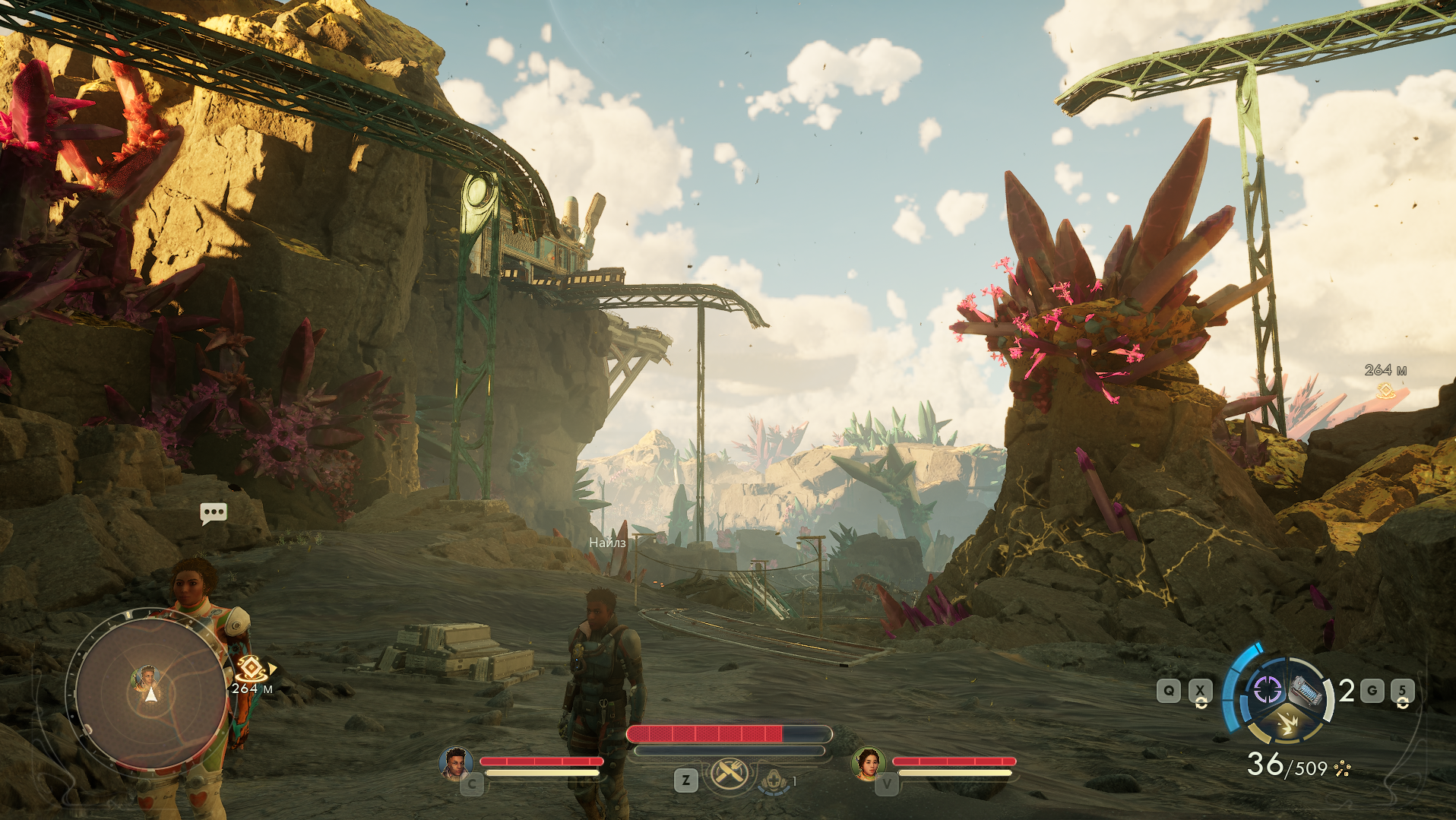Click the circular minimap radar
1456x820 pixels.
(150, 693)
